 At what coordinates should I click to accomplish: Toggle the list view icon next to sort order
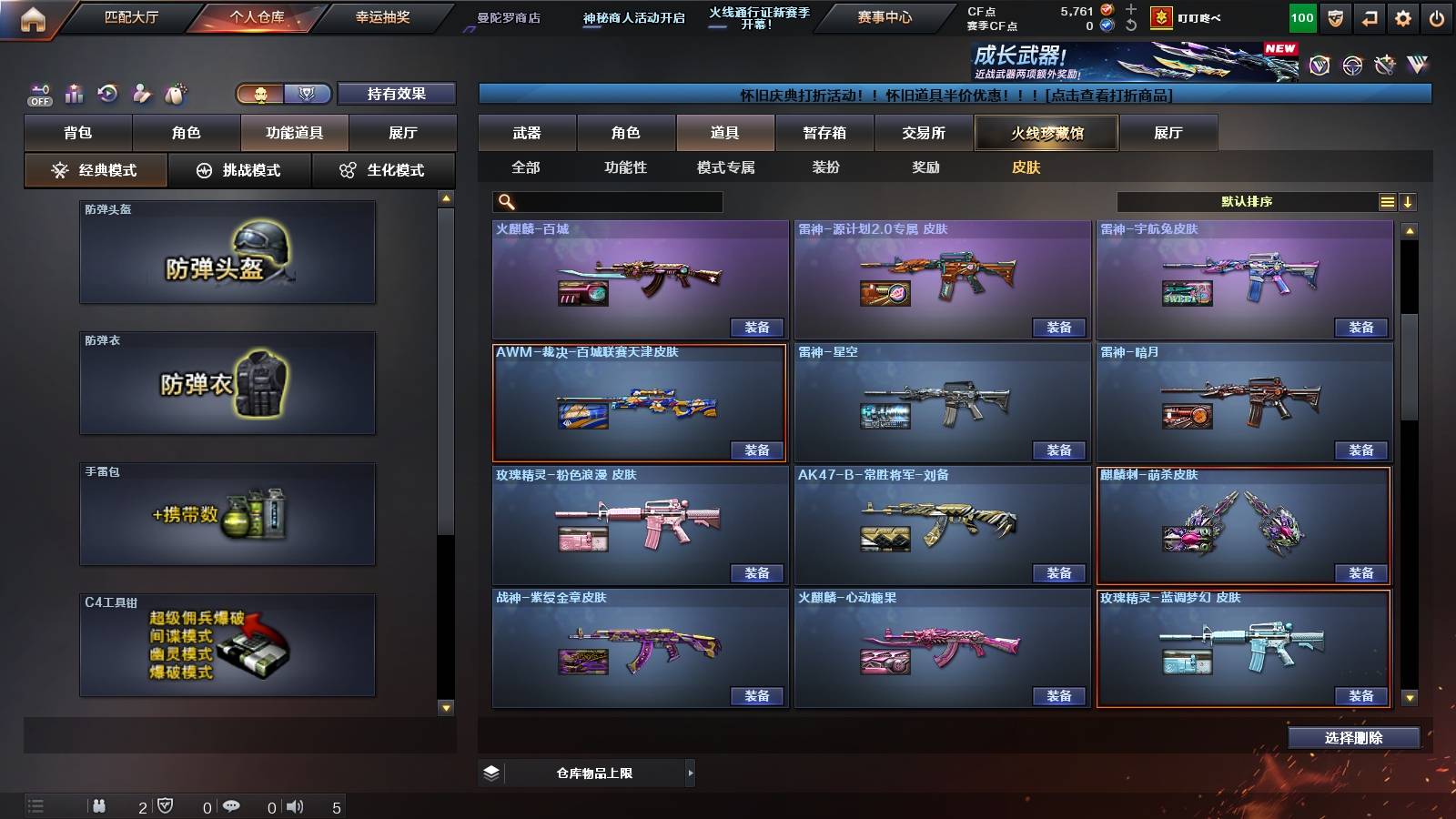pos(1387,201)
